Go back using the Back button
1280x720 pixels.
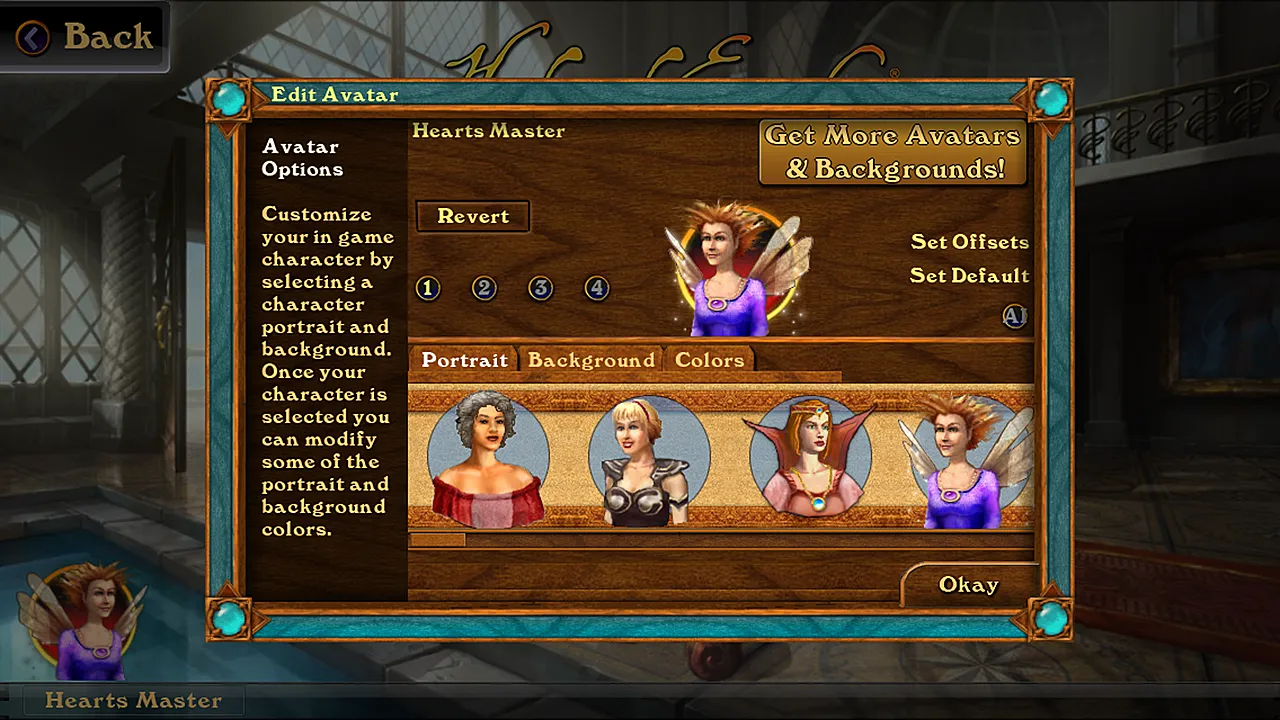84,37
